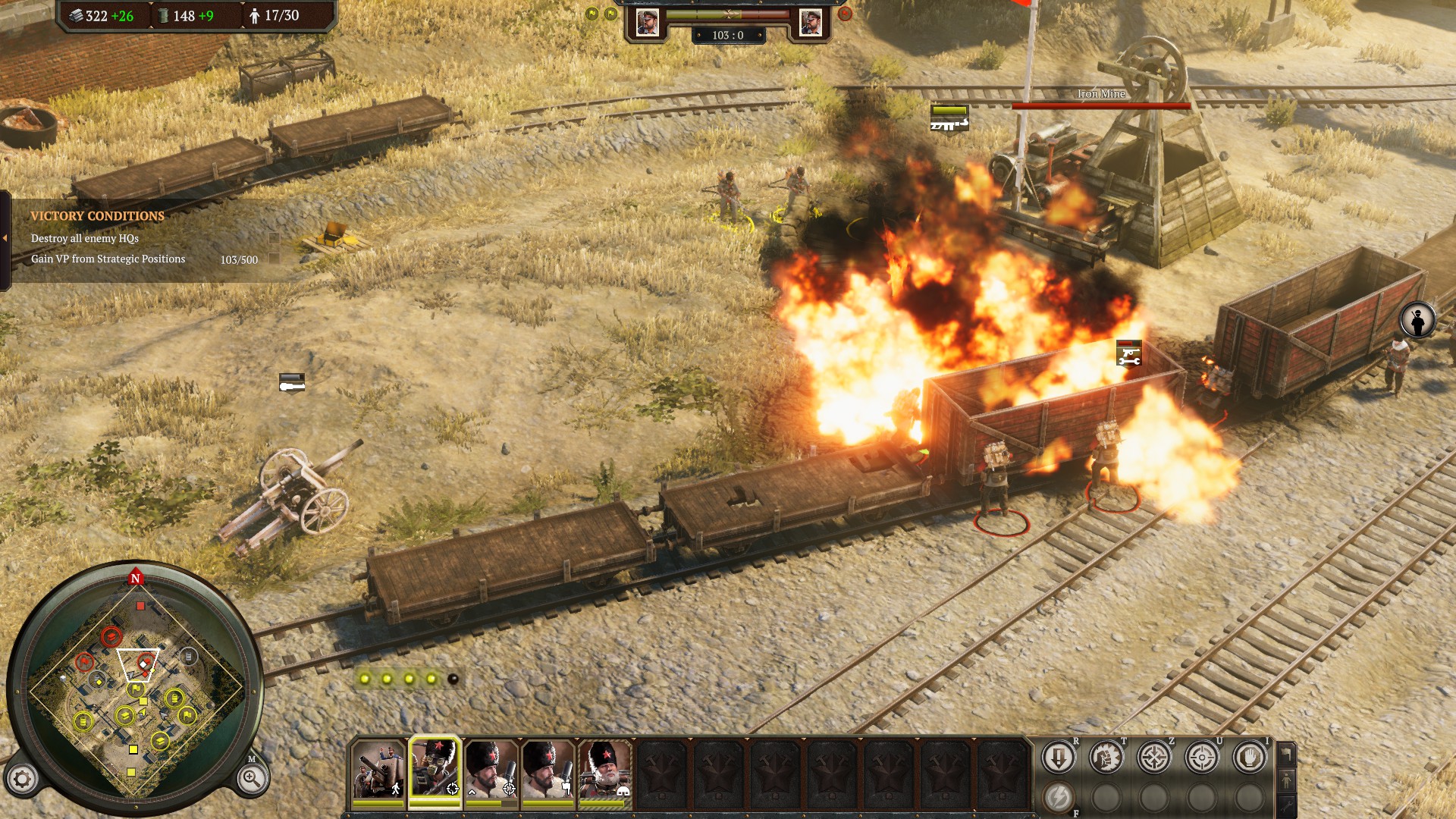
Task: Switch to the soldier side tab
Action: click(1286, 780)
